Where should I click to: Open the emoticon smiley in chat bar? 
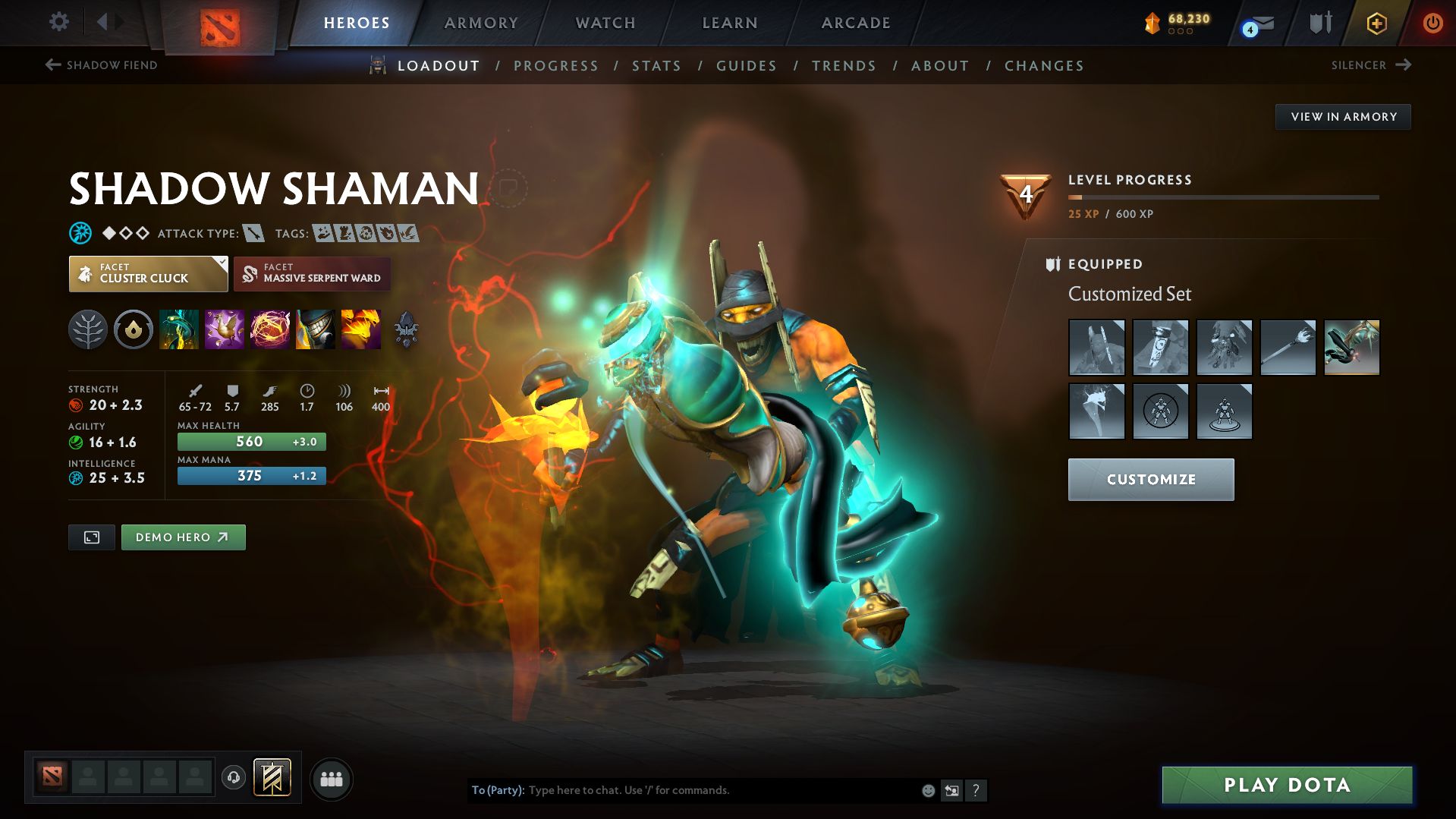927,790
